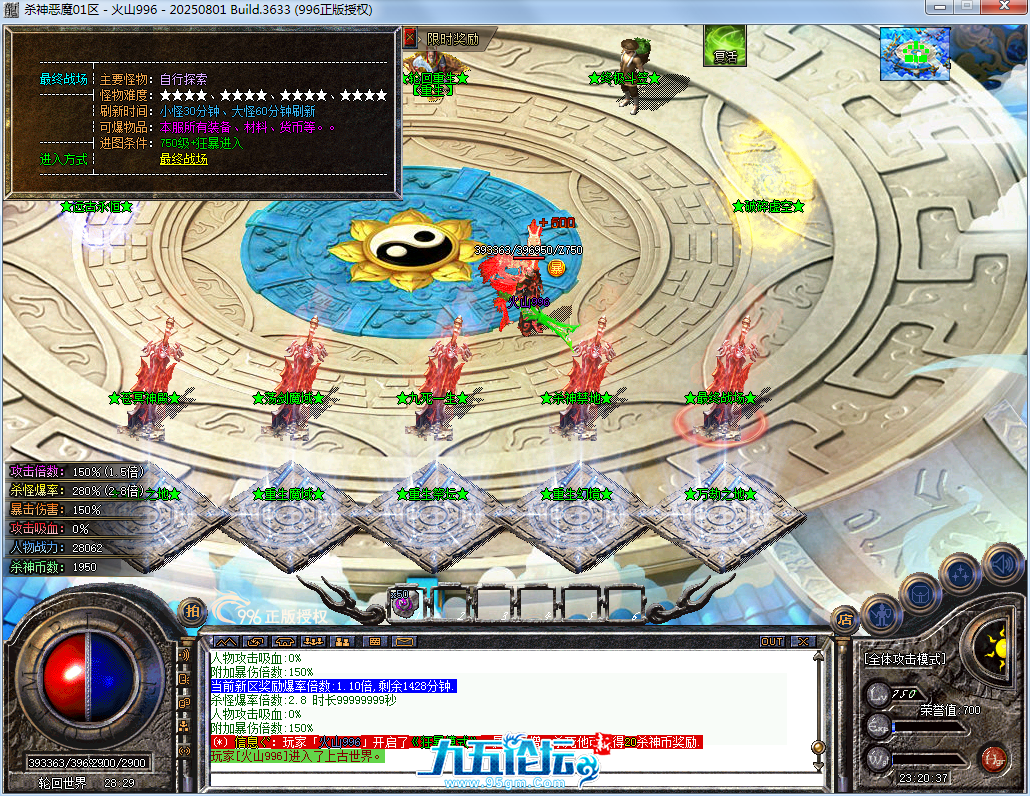1030x796 pixels.
Task: Toggle the 全体攻击模式 attack mode label
Action: (904, 660)
